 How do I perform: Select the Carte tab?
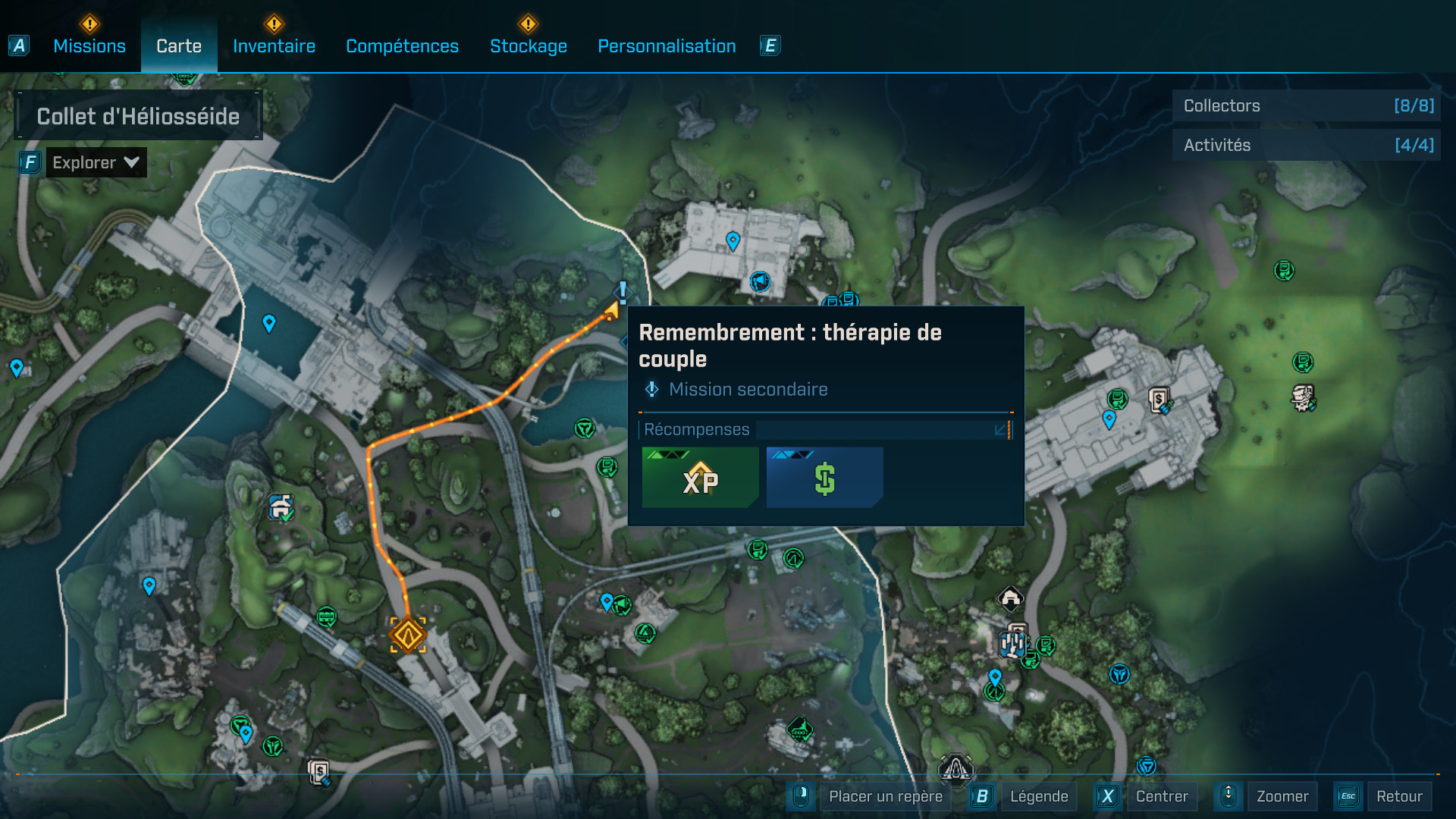tap(179, 46)
